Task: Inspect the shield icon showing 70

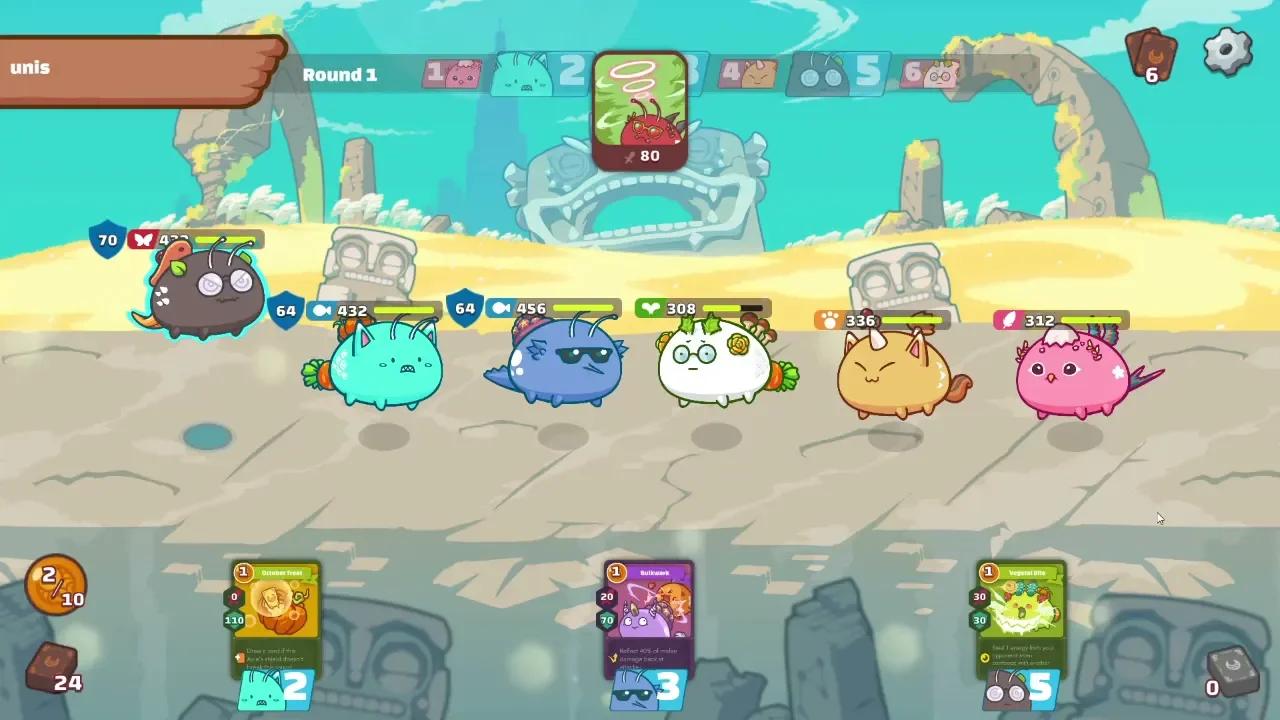Action: [105, 240]
